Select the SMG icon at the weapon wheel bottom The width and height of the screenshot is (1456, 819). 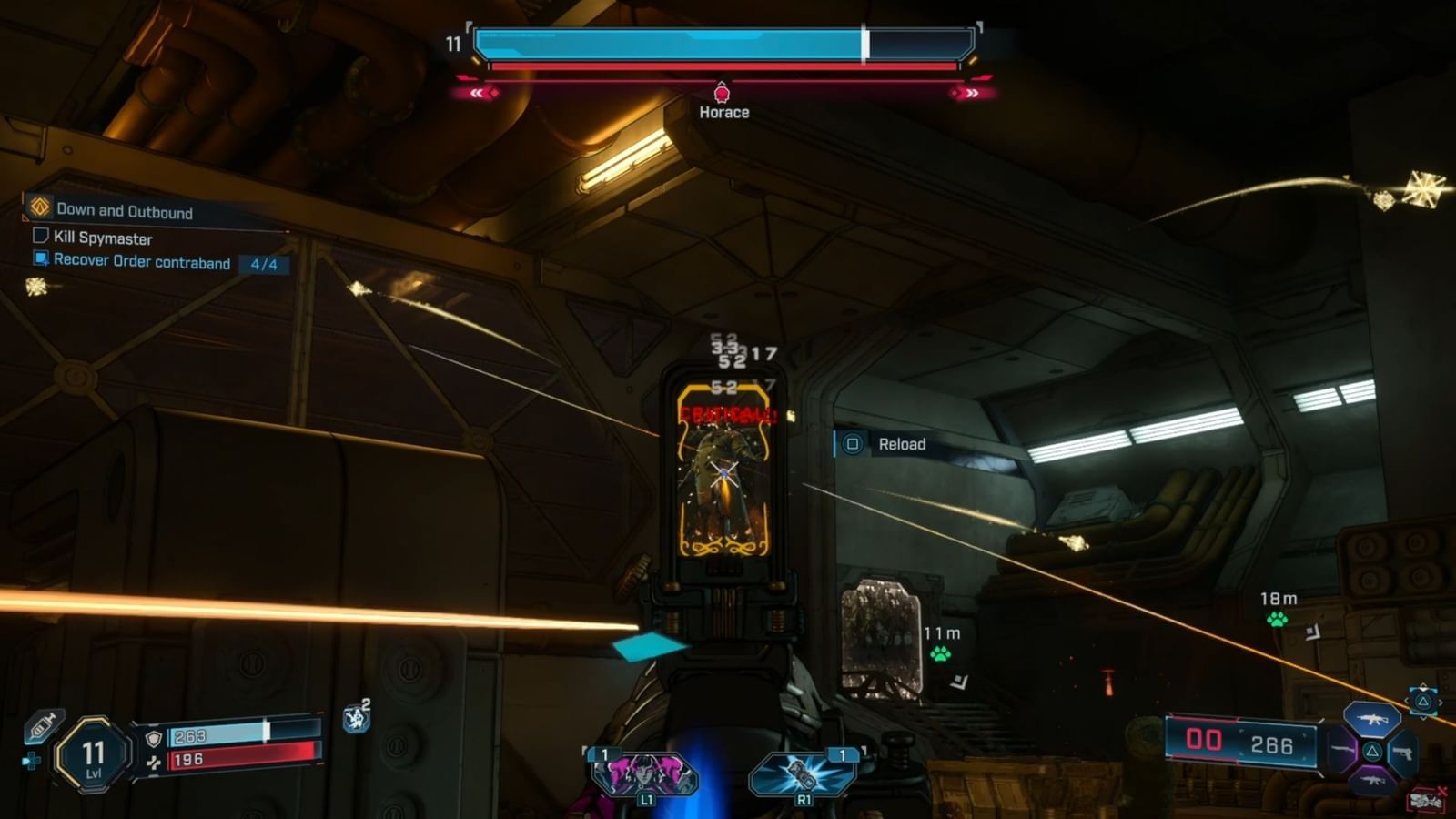point(1372,780)
